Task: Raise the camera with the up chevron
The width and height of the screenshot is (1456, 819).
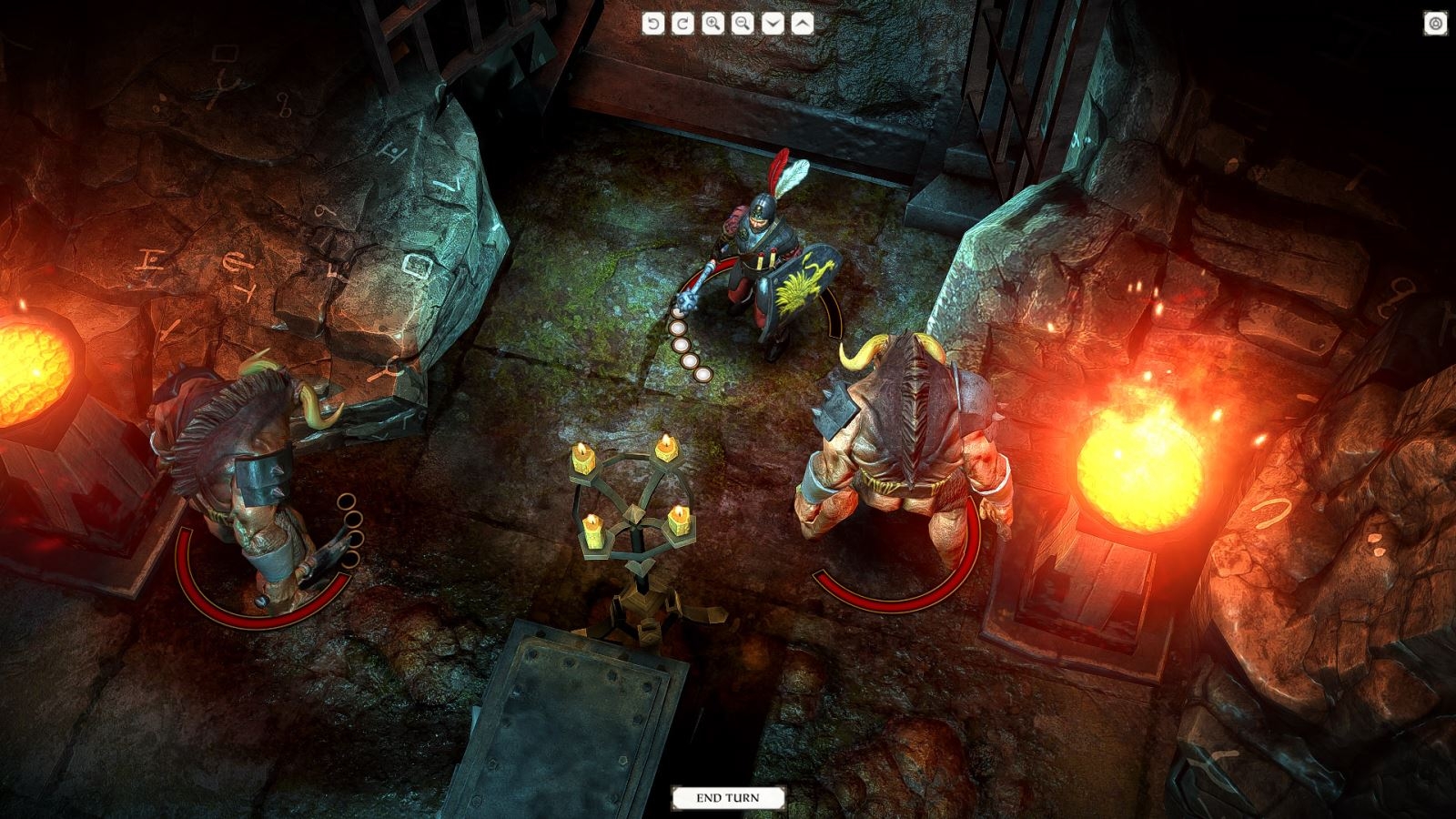Action: click(x=800, y=21)
